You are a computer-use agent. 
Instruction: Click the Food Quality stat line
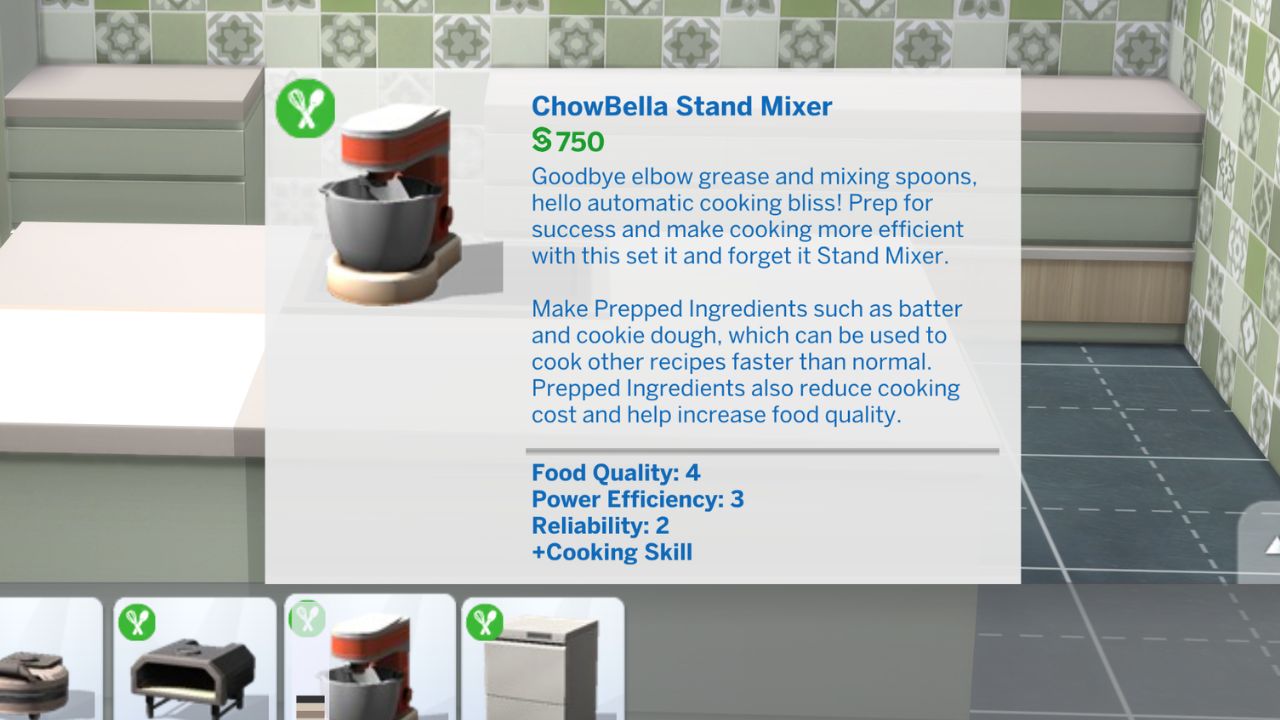[614, 472]
